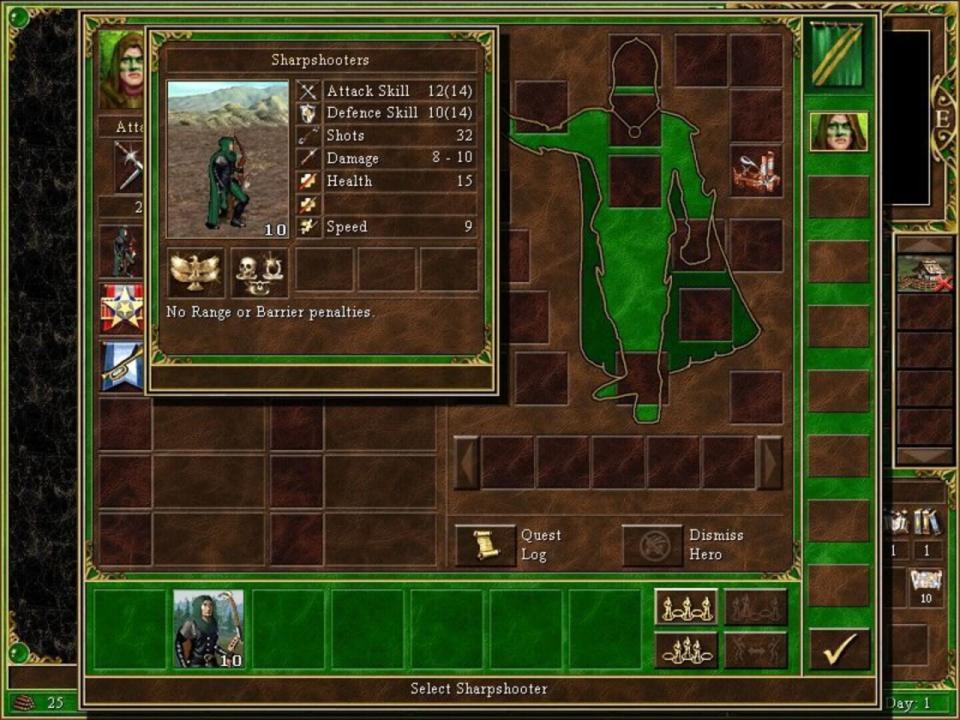This screenshot has width=960, height=720.
Task: Click the green player flag banner
Action: click(838, 55)
